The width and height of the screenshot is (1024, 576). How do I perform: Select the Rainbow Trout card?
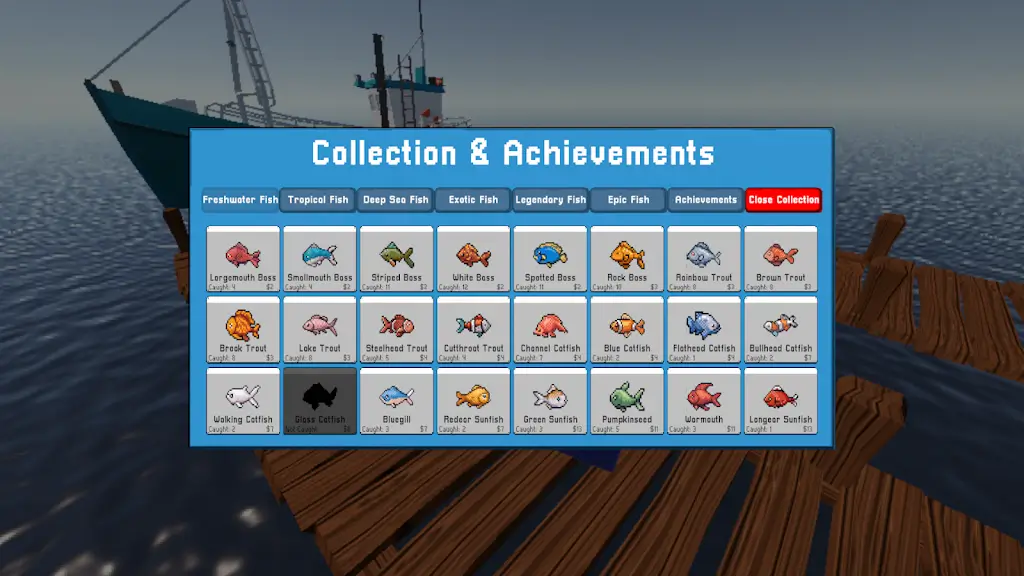pyautogui.click(x=703, y=259)
